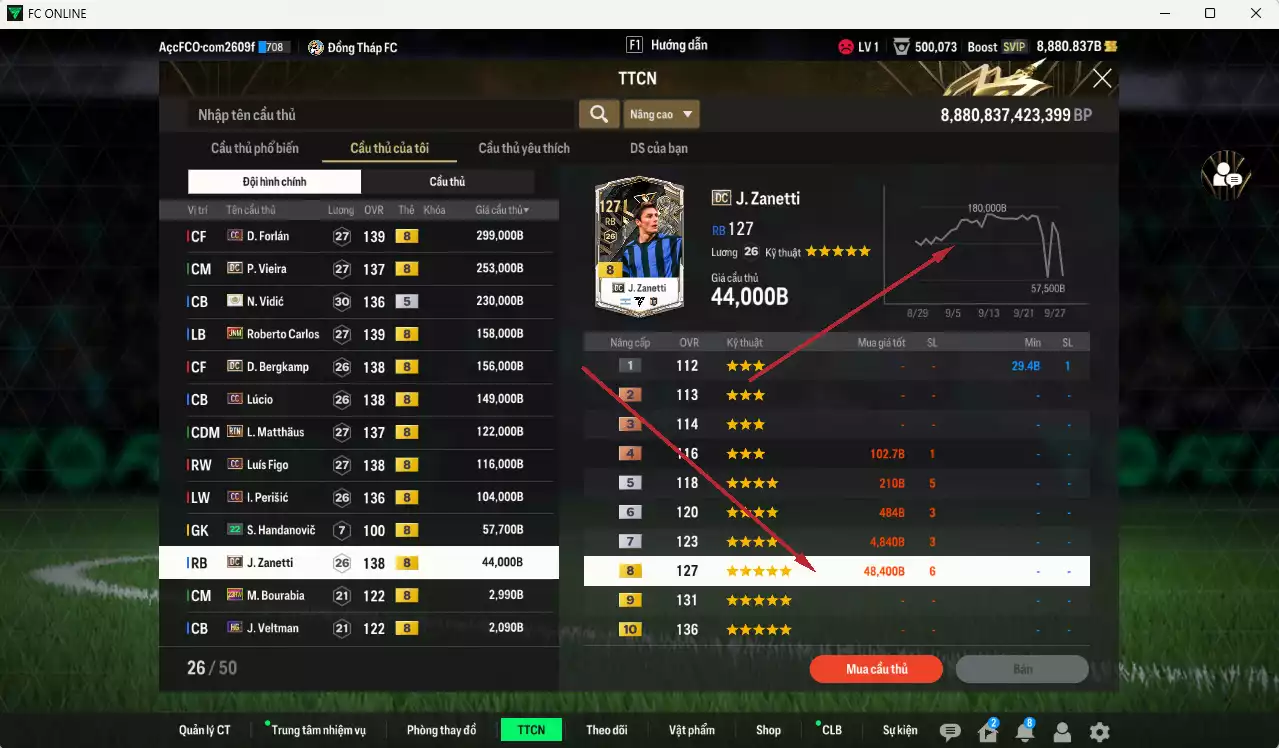
Task: Open Quản lý CT in bottom menu
Action: (x=205, y=730)
